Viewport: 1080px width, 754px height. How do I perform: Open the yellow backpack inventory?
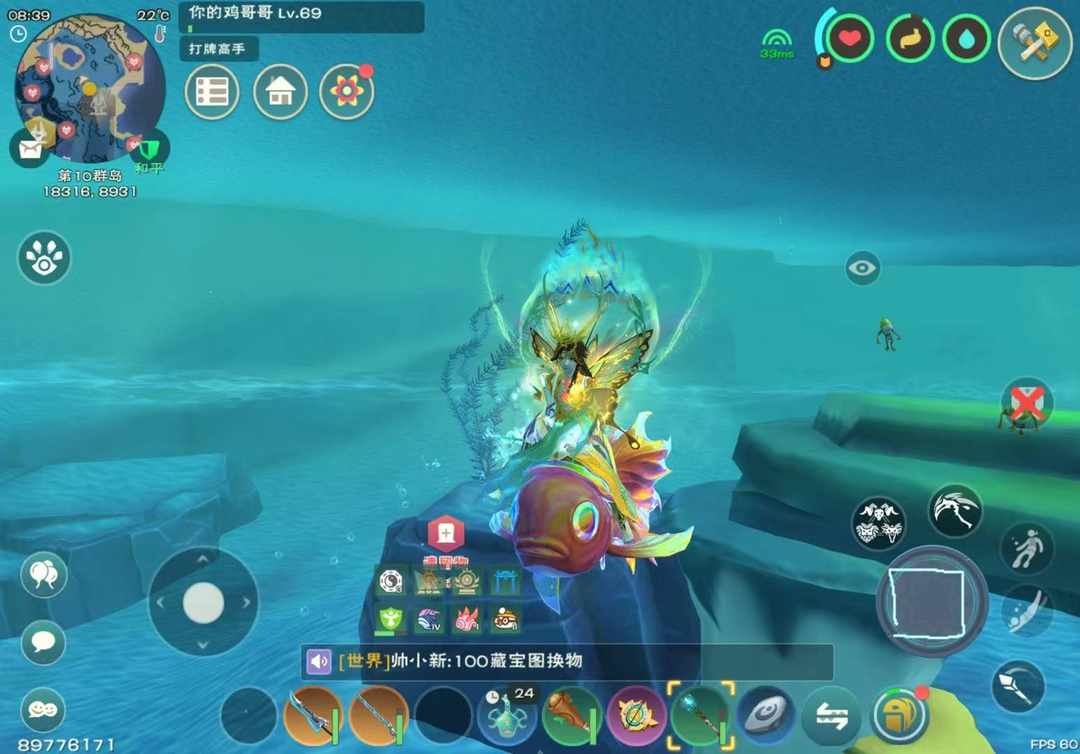tap(899, 716)
